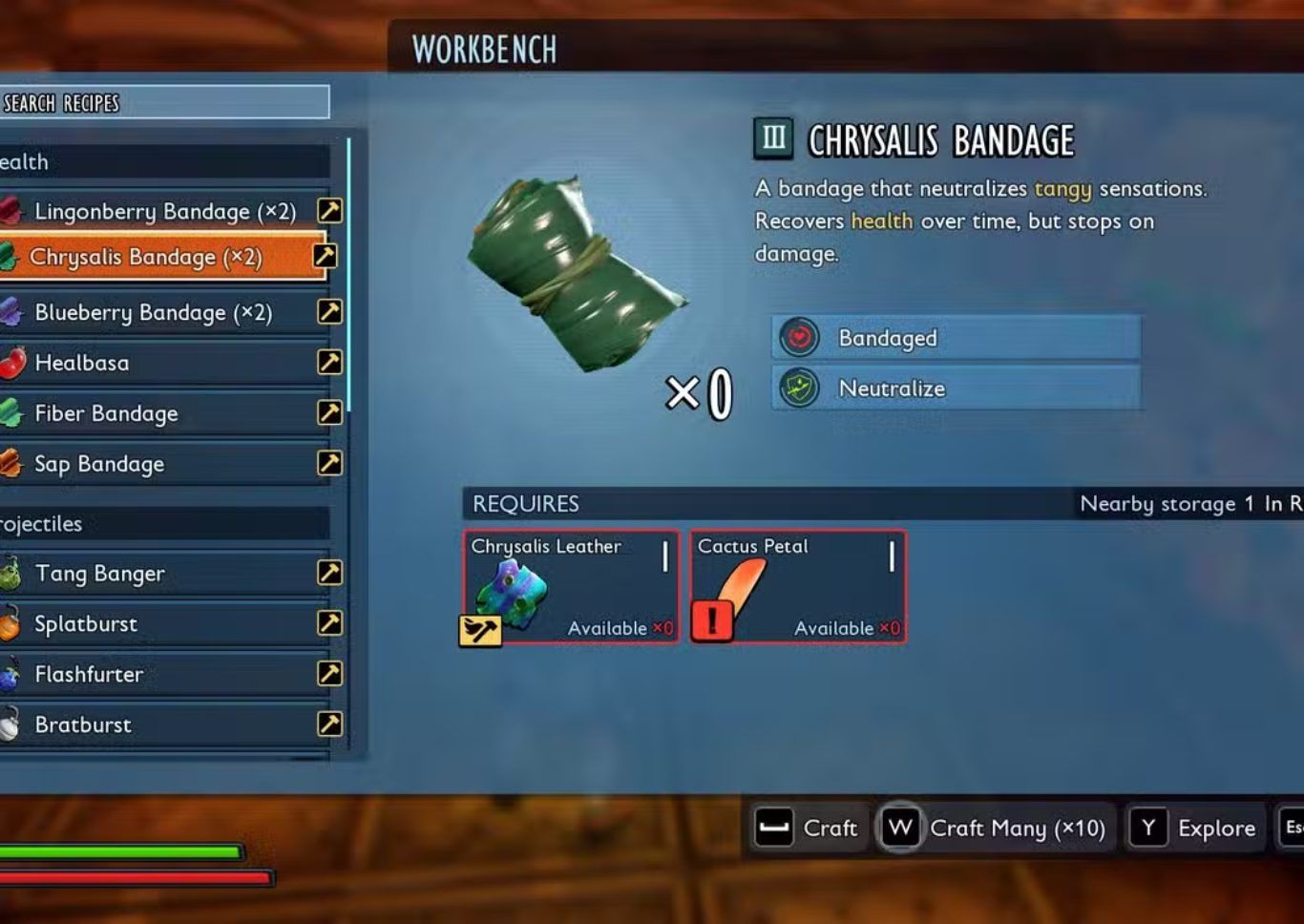Click the Search Recipes field

[x=164, y=102]
